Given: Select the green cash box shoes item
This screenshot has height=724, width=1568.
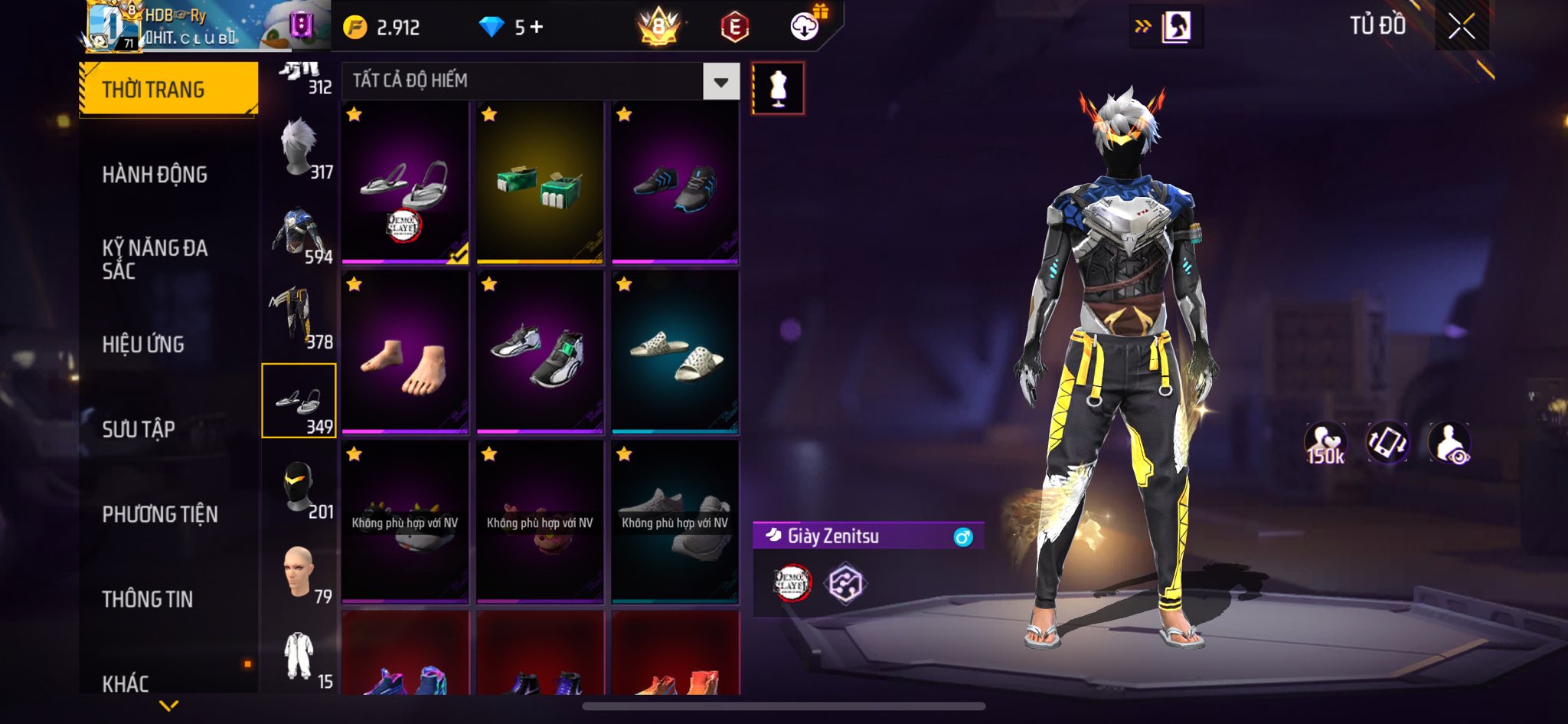Looking at the screenshot, I should (540, 184).
